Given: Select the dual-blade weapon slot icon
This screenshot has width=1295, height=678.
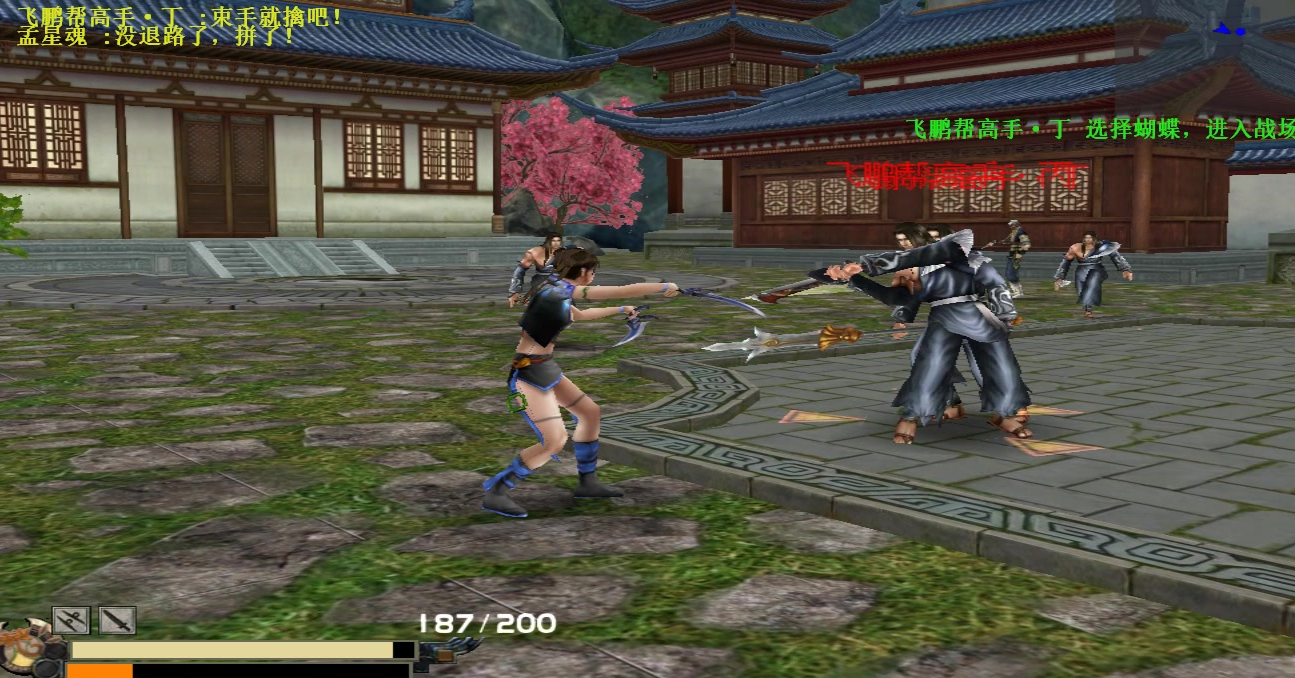Looking at the screenshot, I should pyautogui.click(x=71, y=621).
